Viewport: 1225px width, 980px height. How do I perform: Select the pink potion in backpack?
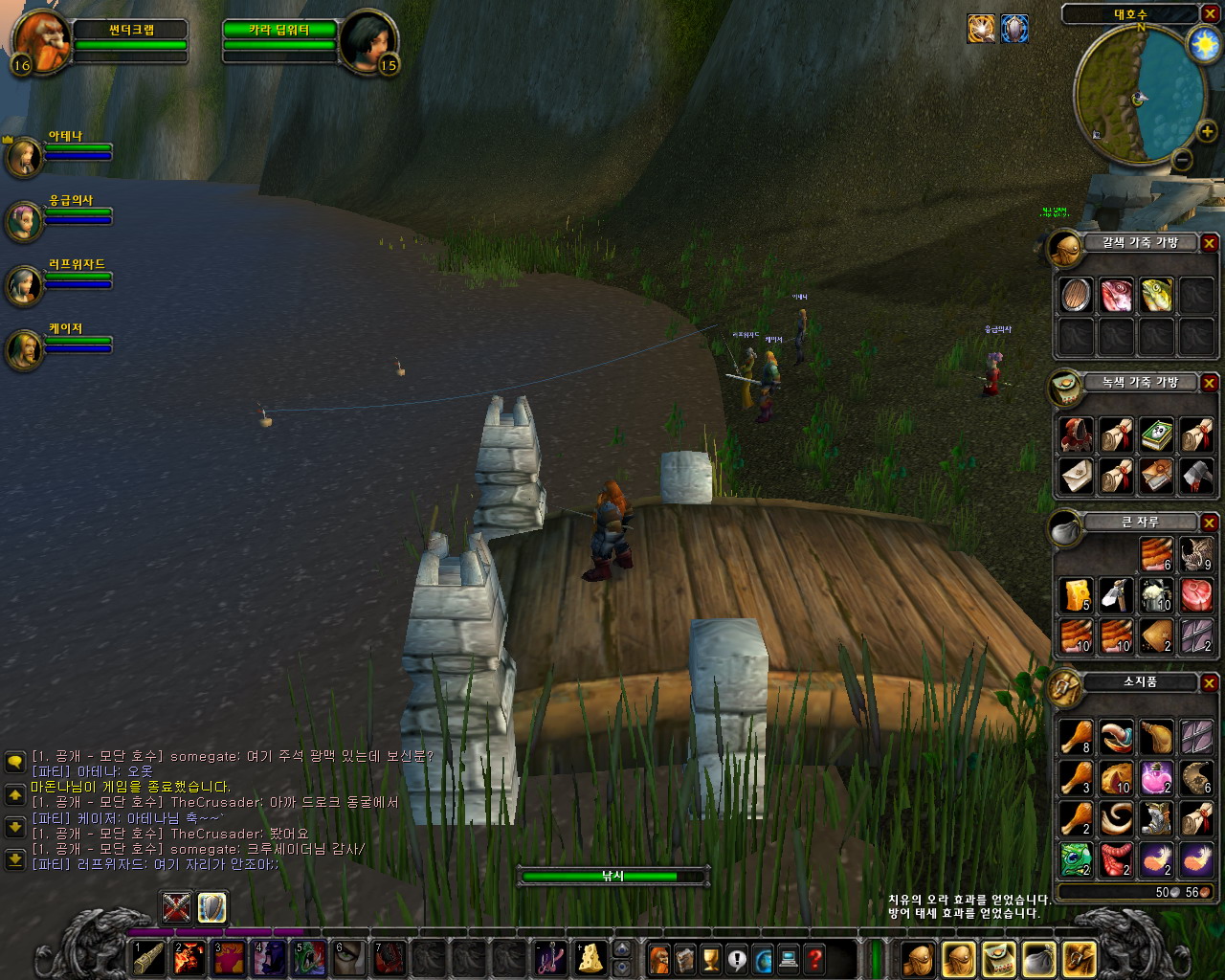1156,778
